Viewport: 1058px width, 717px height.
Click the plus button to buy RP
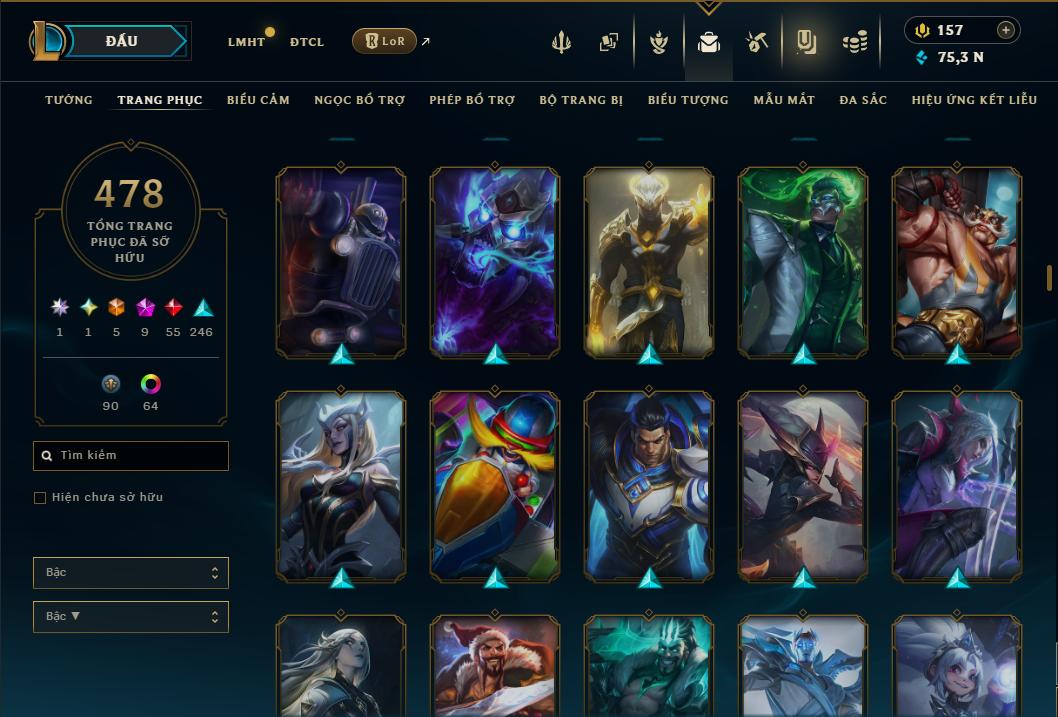[1005, 30]
